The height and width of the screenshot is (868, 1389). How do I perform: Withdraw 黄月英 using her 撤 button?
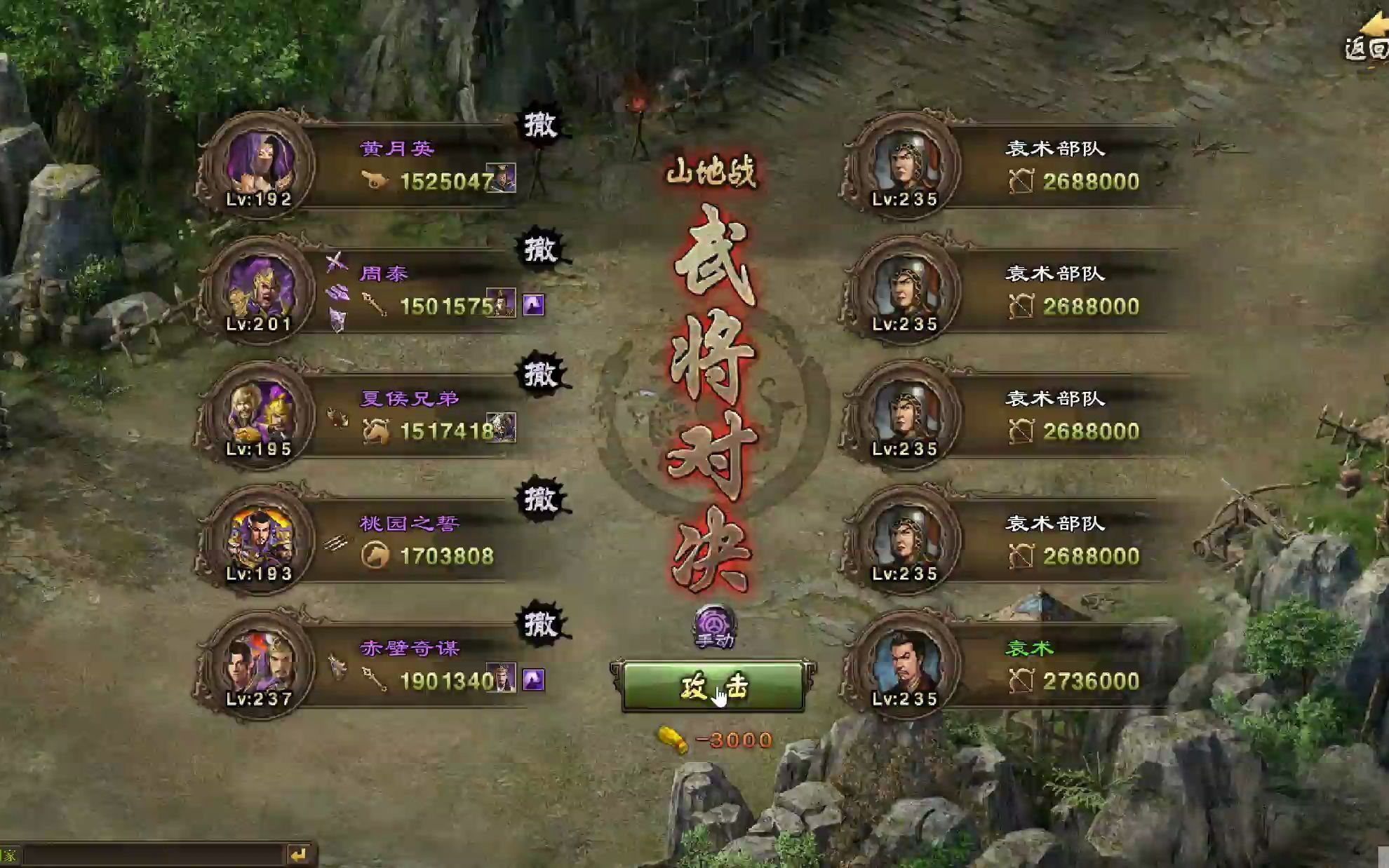tap(540, 126)
